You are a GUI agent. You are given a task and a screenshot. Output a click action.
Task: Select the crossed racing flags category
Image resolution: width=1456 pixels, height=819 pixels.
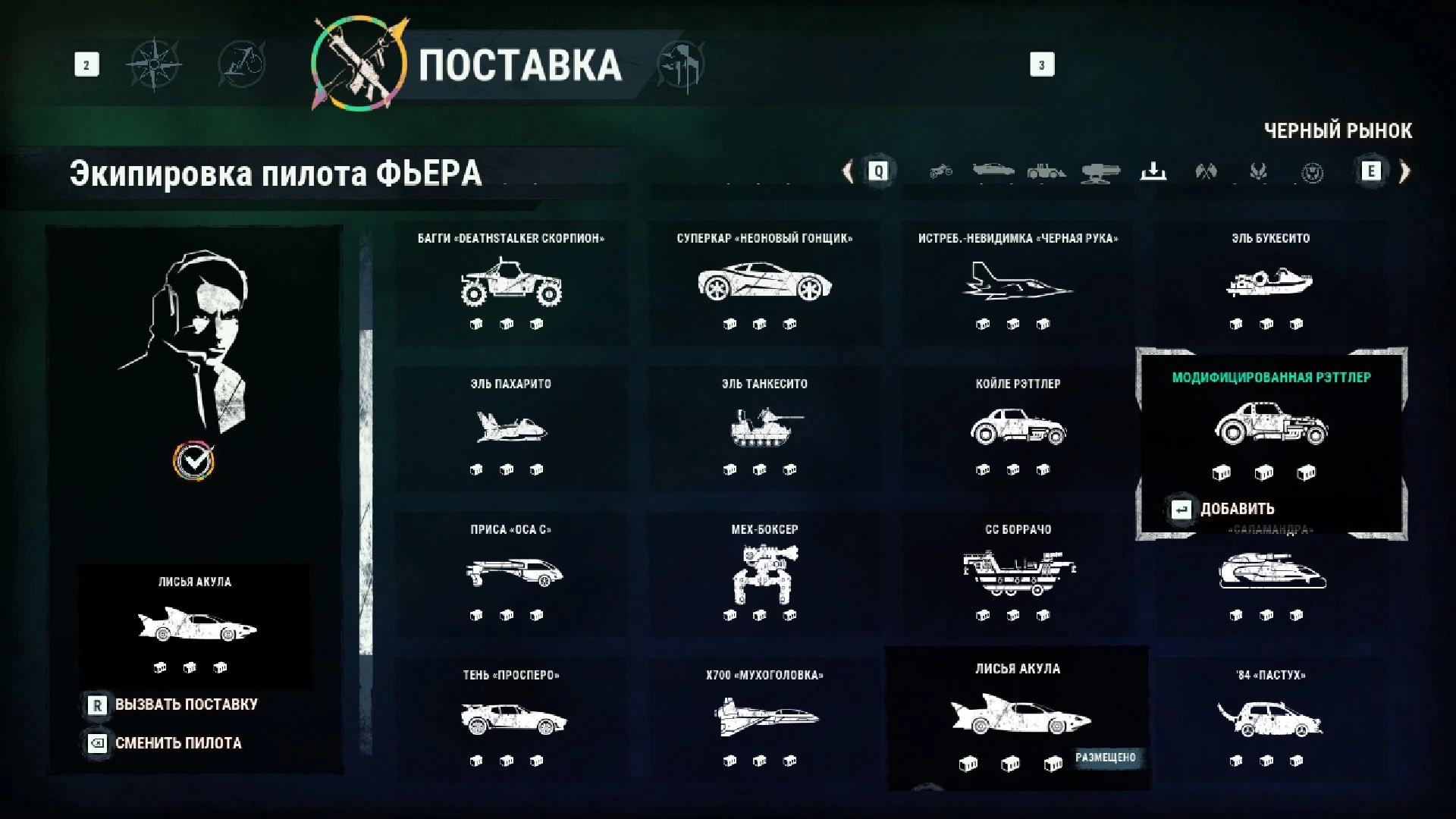(1207, 172)
